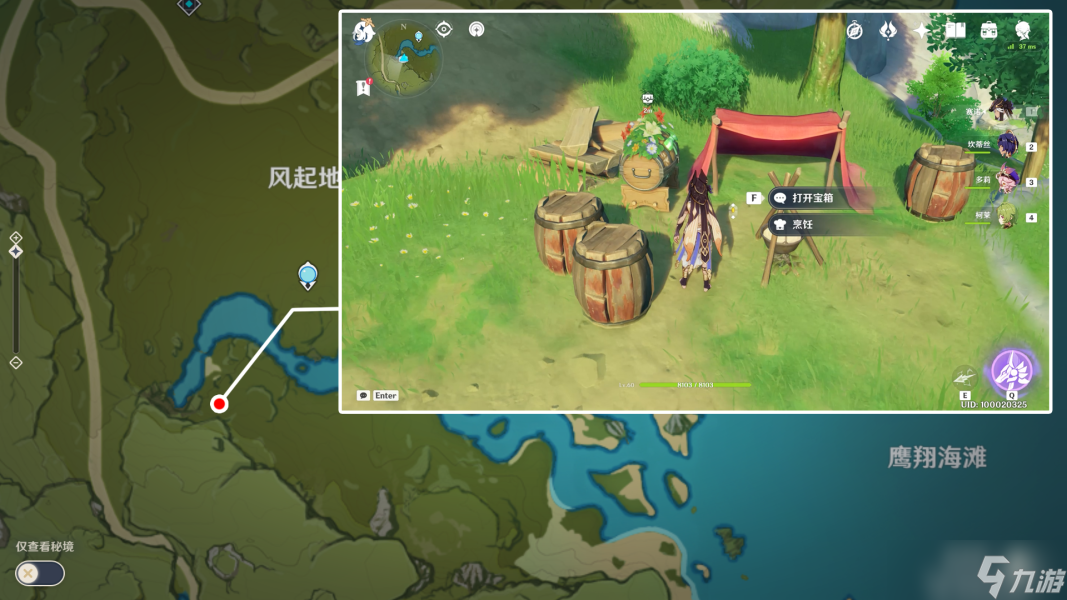Click the map zoom-in plus button
The width and height of the screenshot is (1067, 600).
click(x=15, y=238)
